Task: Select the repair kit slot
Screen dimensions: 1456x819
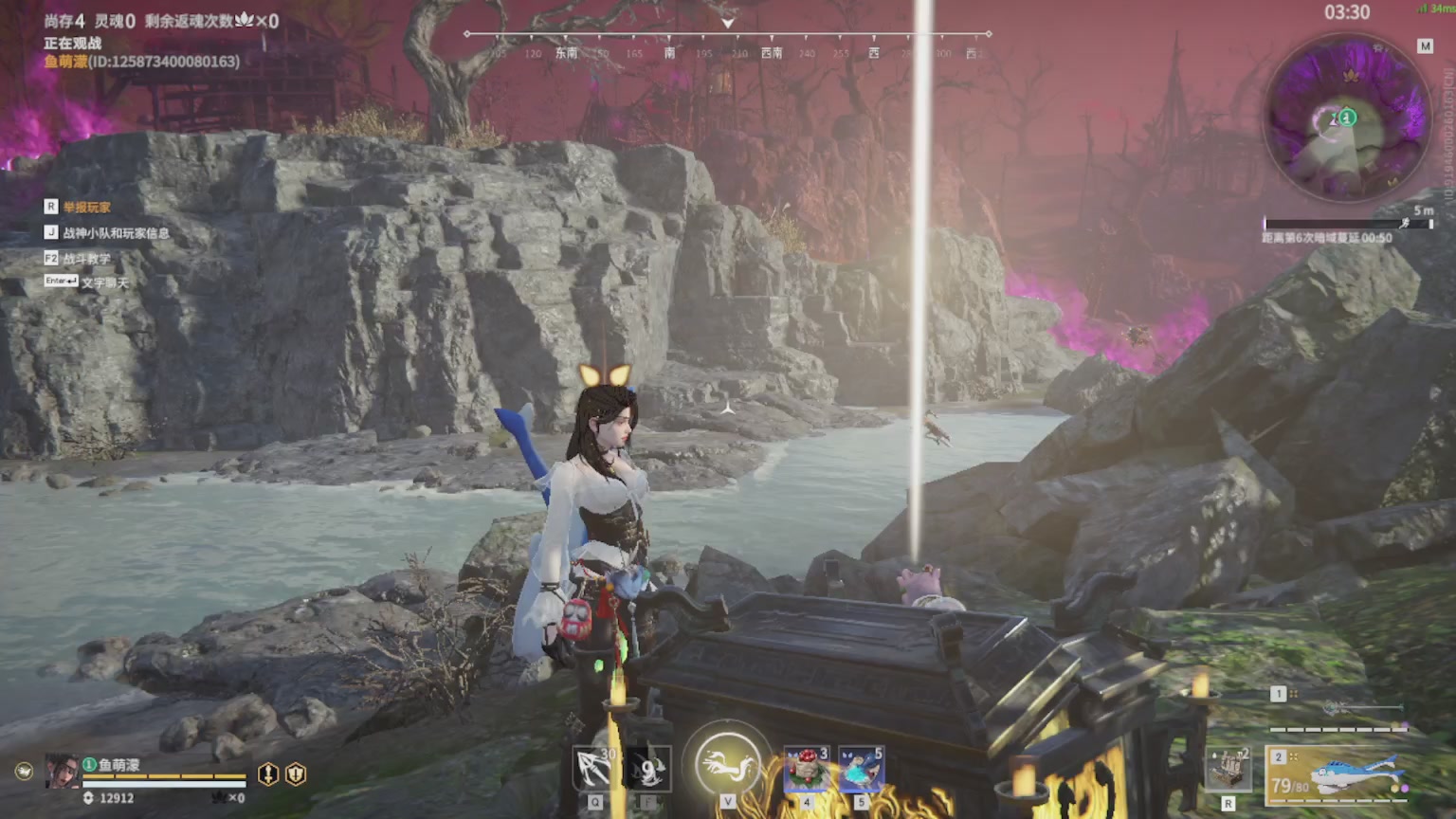Action: coord(1228,768)
